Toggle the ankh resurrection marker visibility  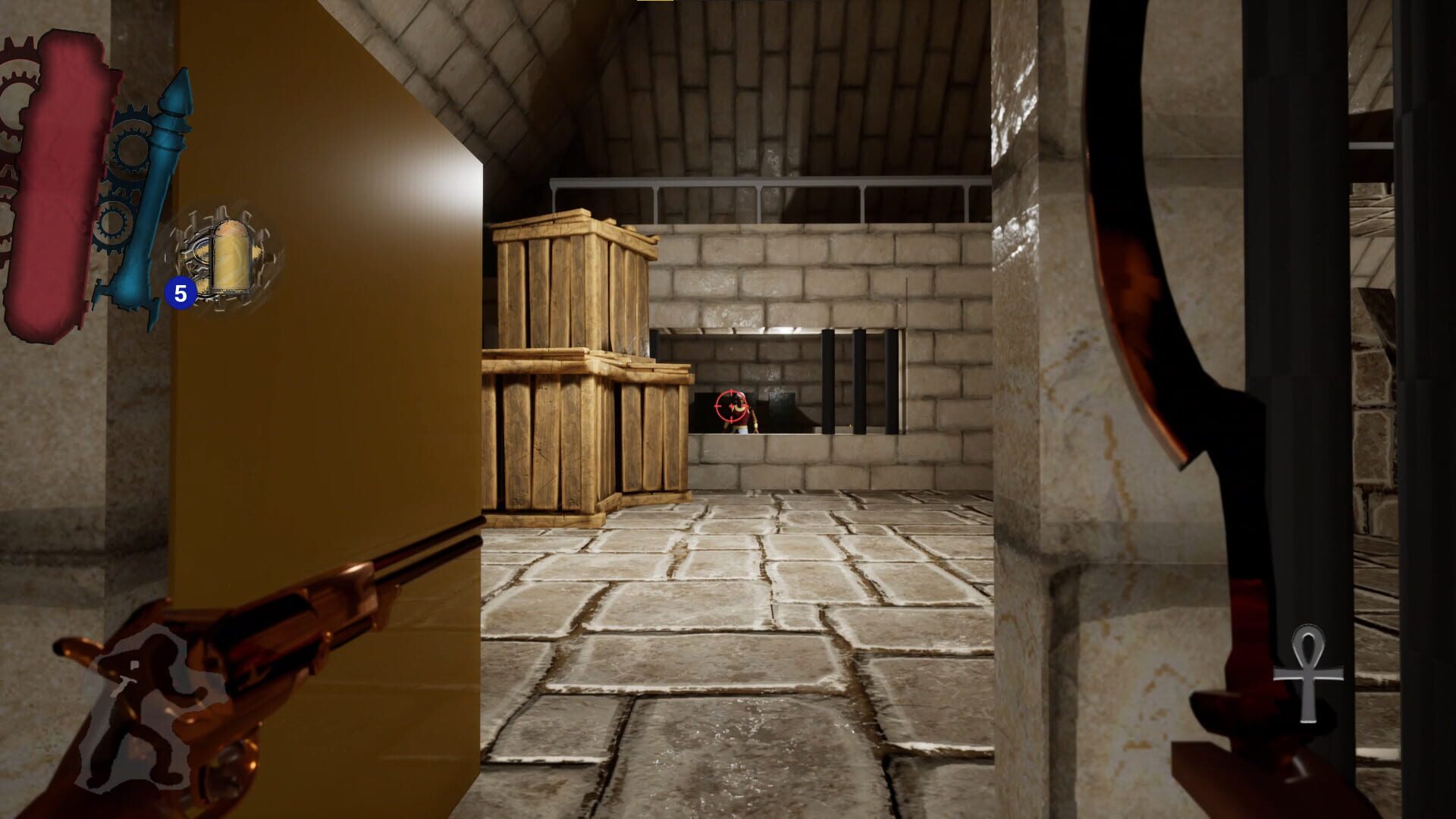click(1309, 671)
